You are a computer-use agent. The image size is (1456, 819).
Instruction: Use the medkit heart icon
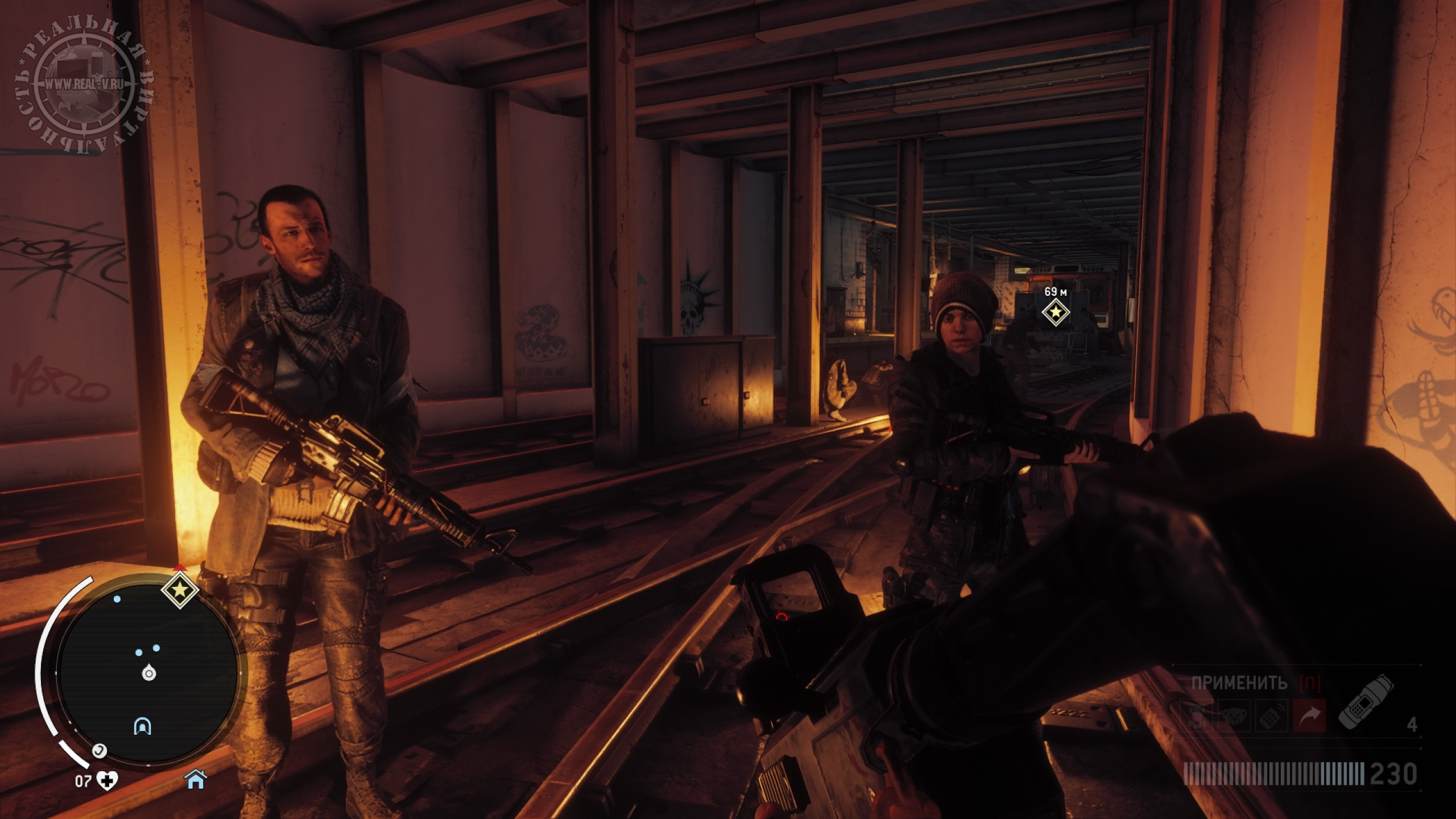106,781
